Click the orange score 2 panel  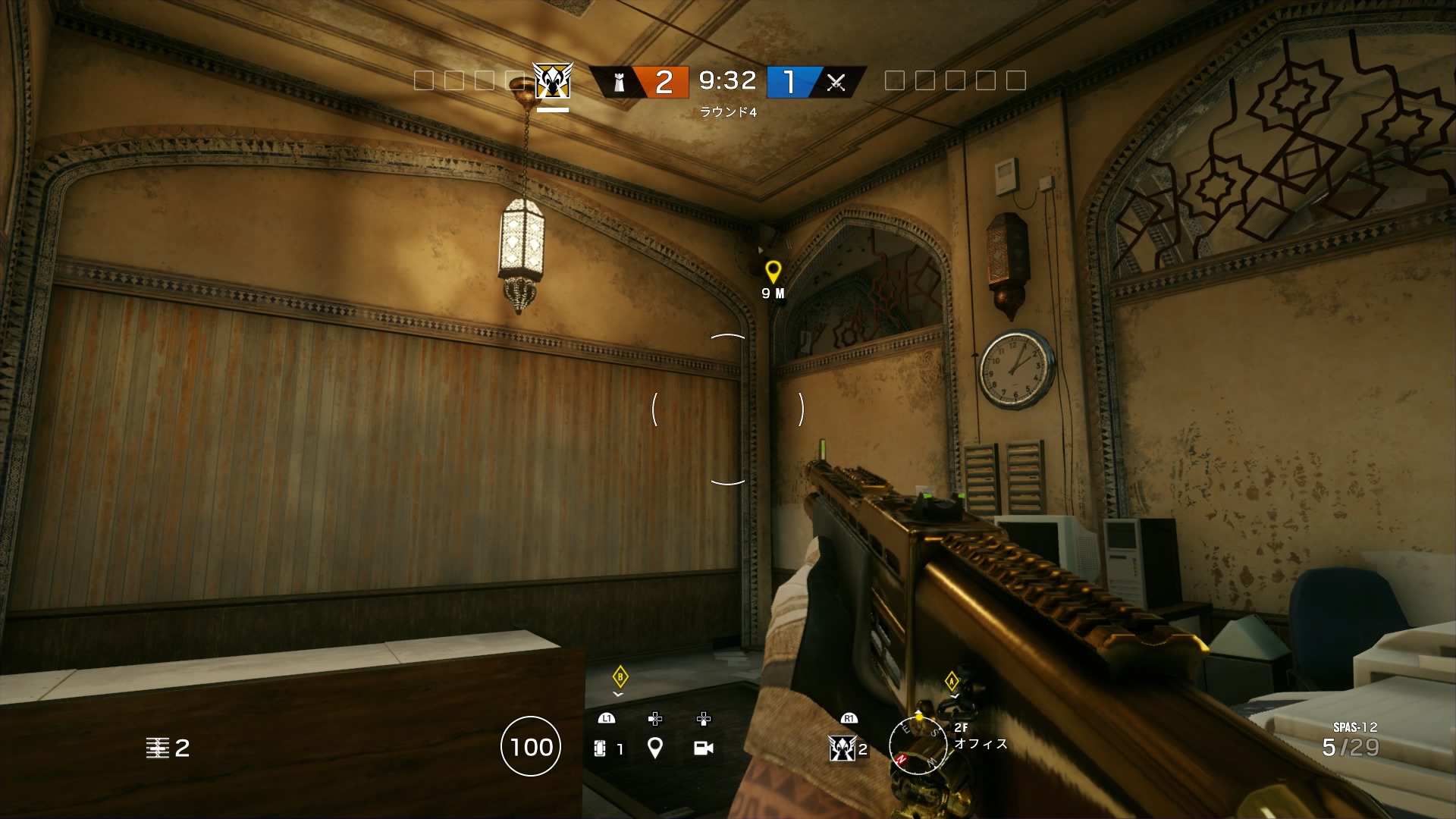coord(664,83)
